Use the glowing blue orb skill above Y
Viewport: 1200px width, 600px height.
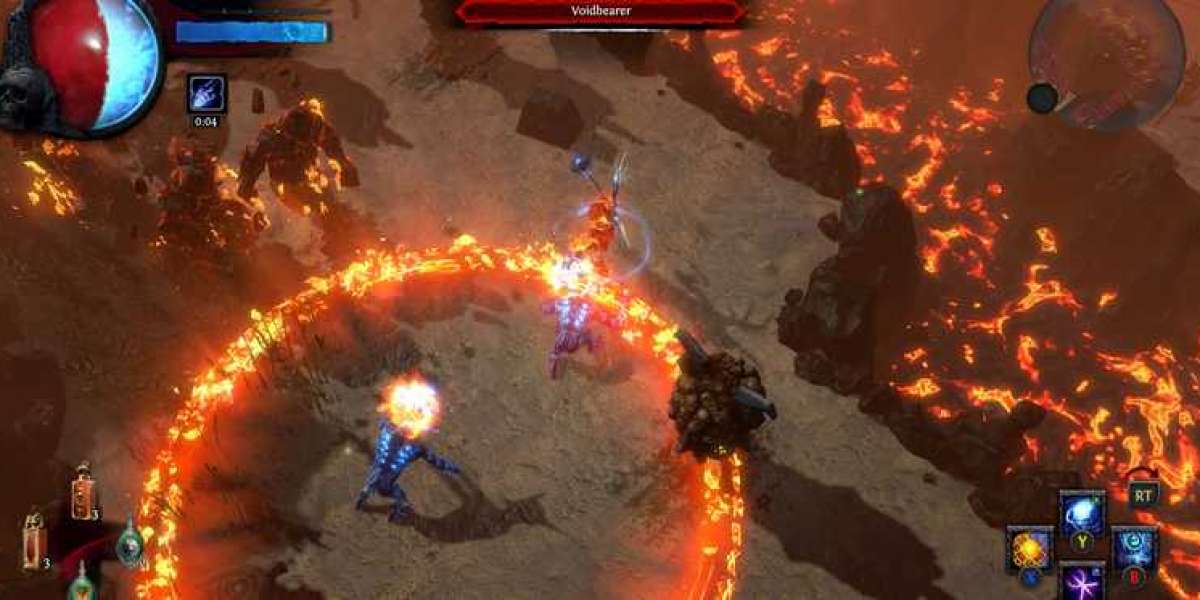(1082, 513)
